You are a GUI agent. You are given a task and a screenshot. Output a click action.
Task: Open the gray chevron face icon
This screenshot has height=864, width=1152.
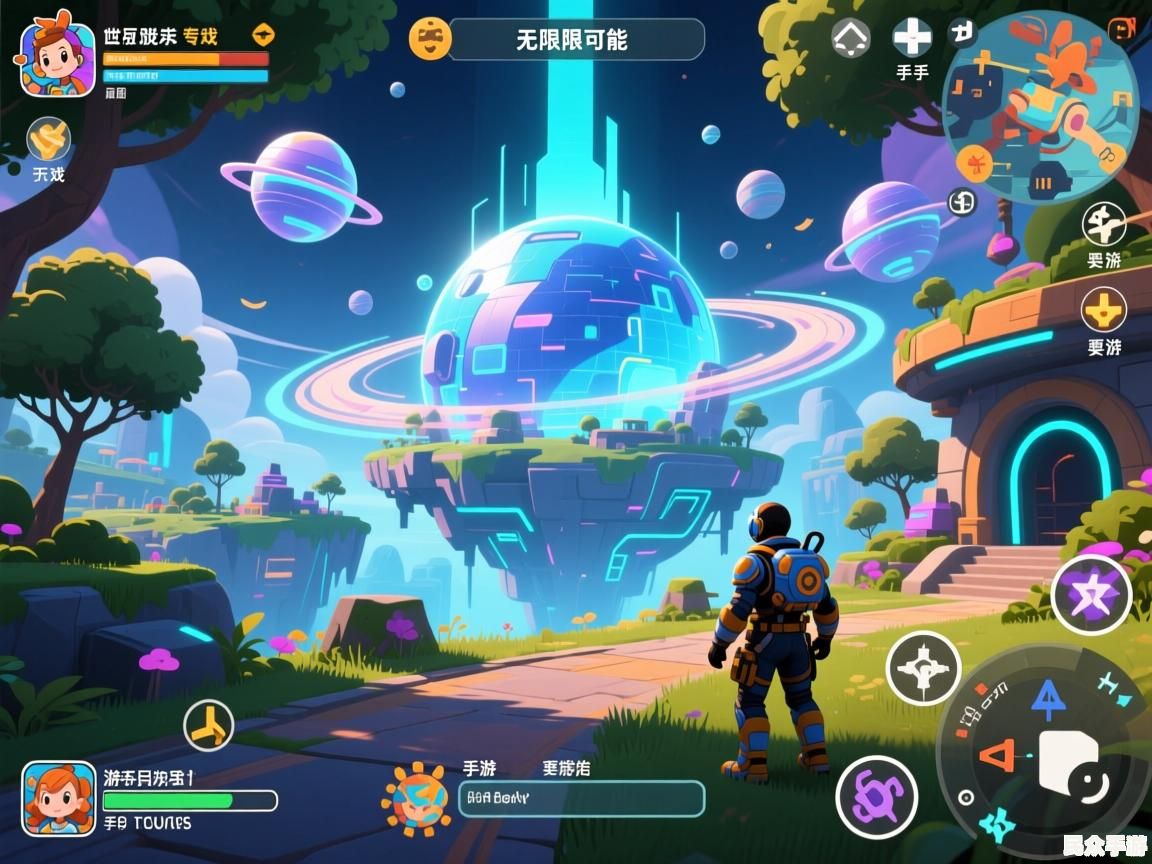pos(851,38)
